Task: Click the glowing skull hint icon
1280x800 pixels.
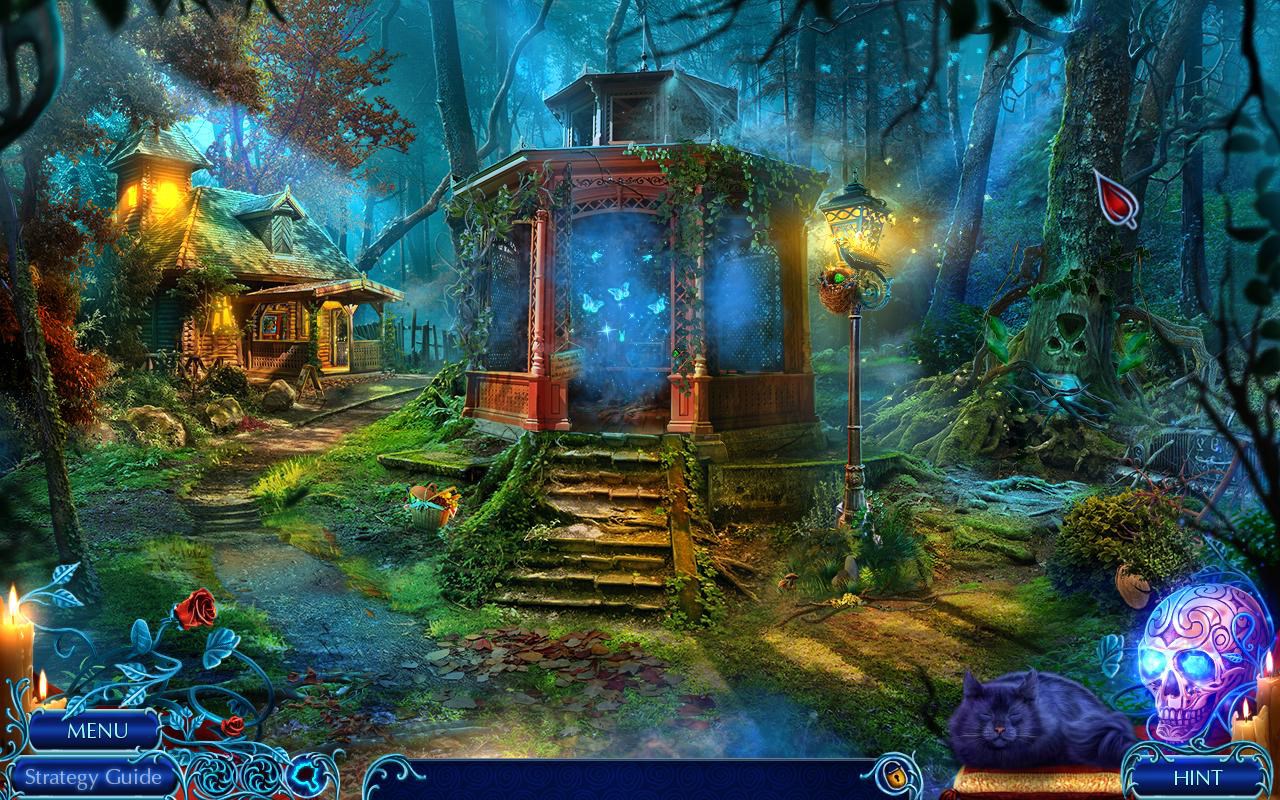Action: click(1196, 664)
